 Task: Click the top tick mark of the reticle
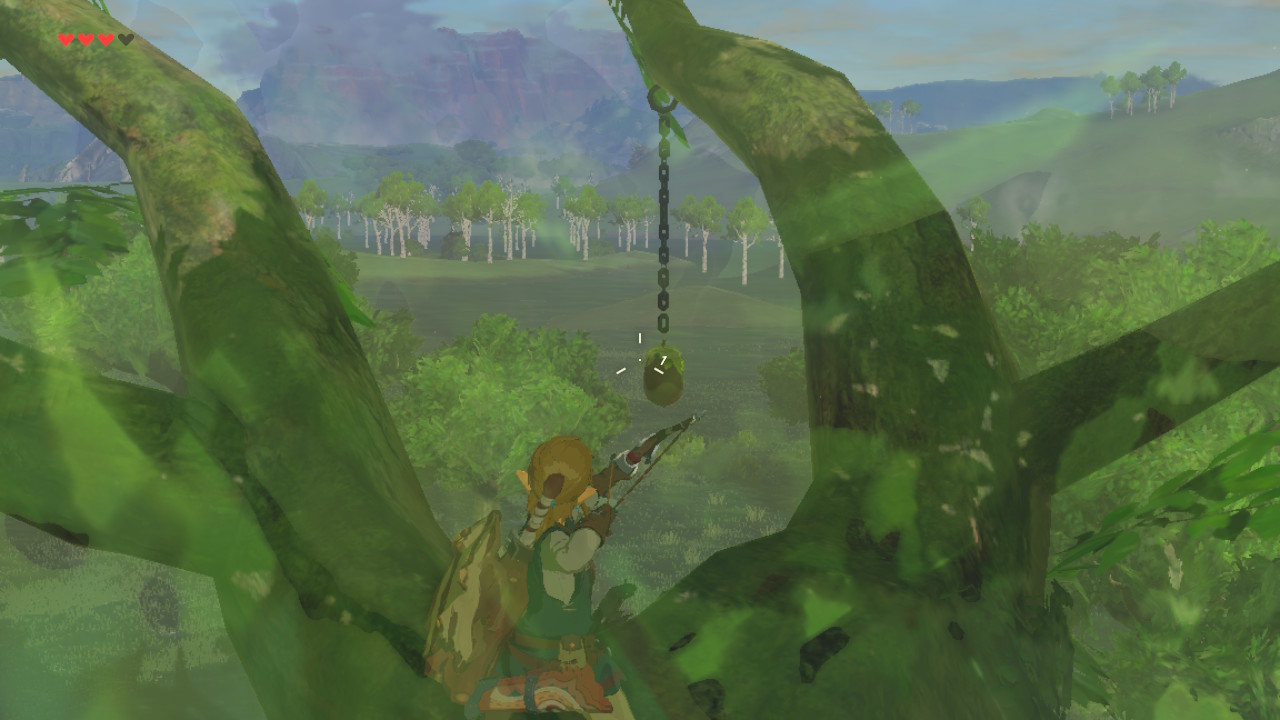[639, 337]
